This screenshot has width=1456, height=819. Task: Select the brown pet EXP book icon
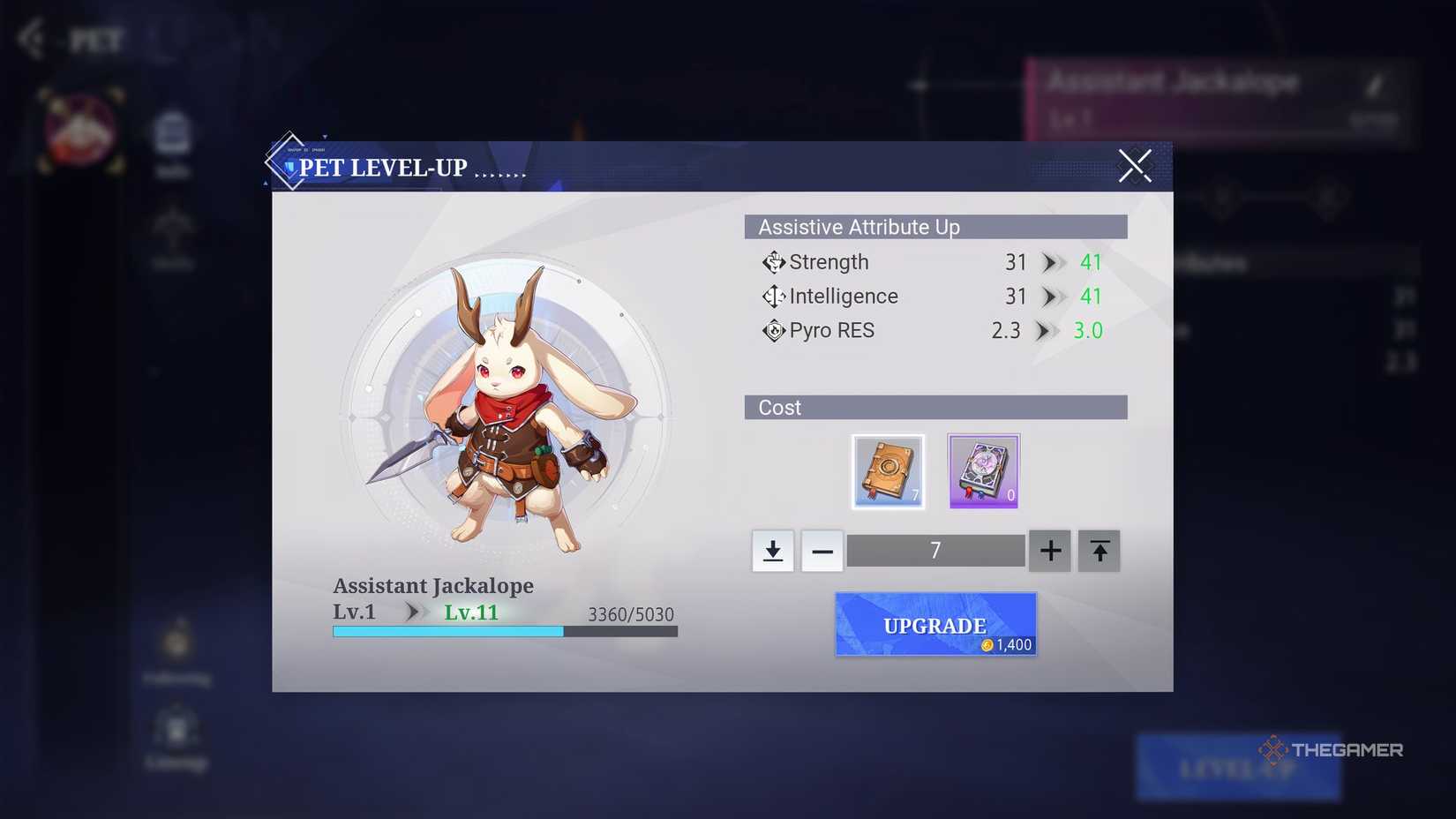point(888,470)
